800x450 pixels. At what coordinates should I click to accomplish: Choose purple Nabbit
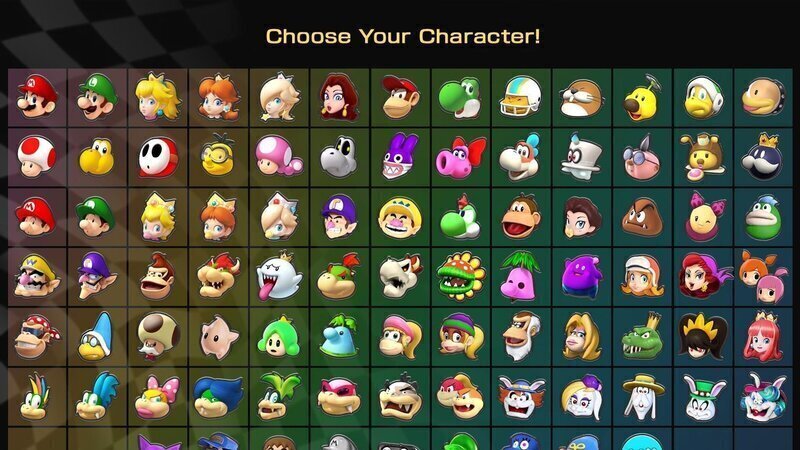[x=400, y=156]
